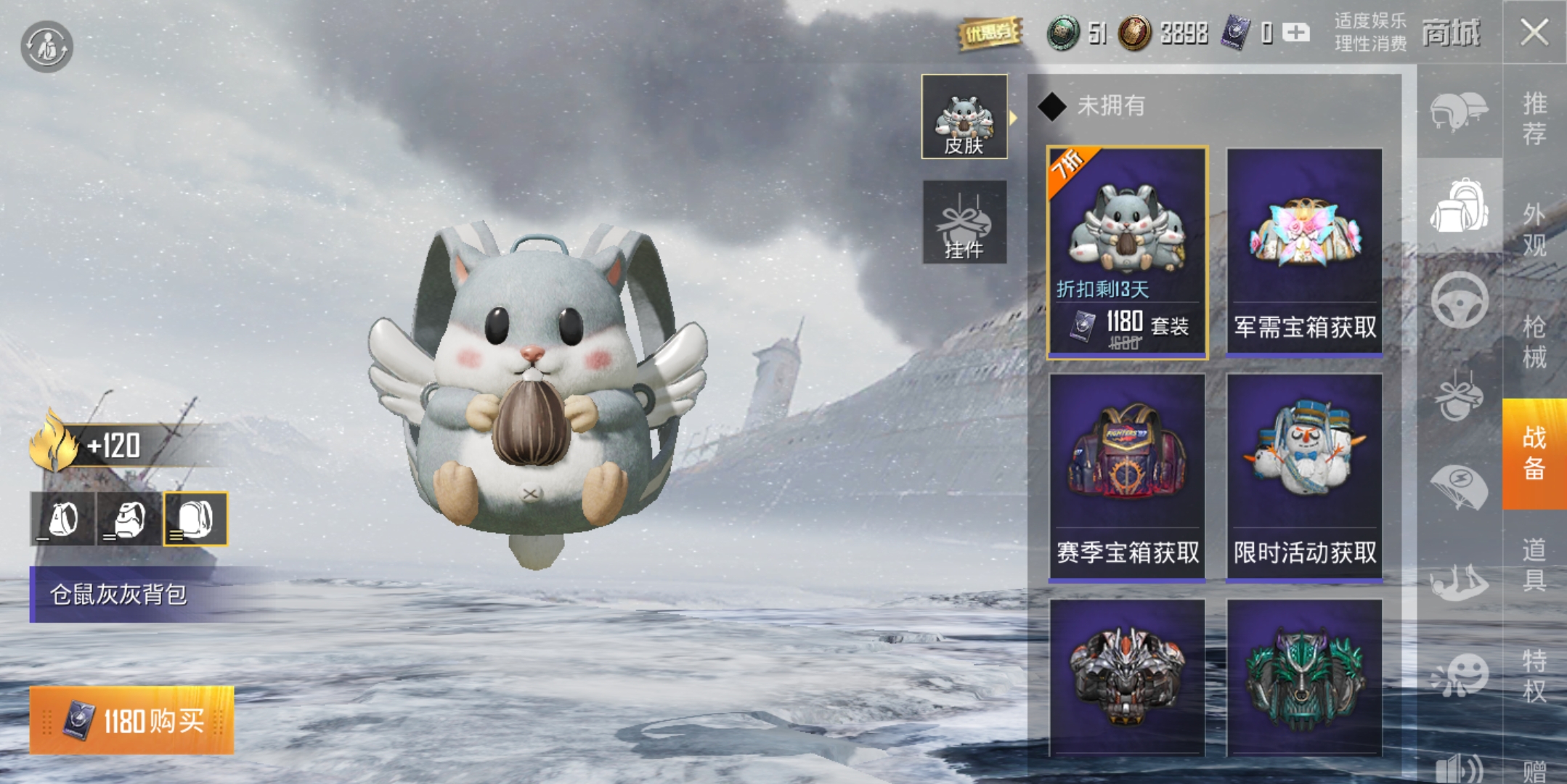Open the 推荐 recommended category
Viewport: 1567px width, 784px height.
pos(1534,118)
